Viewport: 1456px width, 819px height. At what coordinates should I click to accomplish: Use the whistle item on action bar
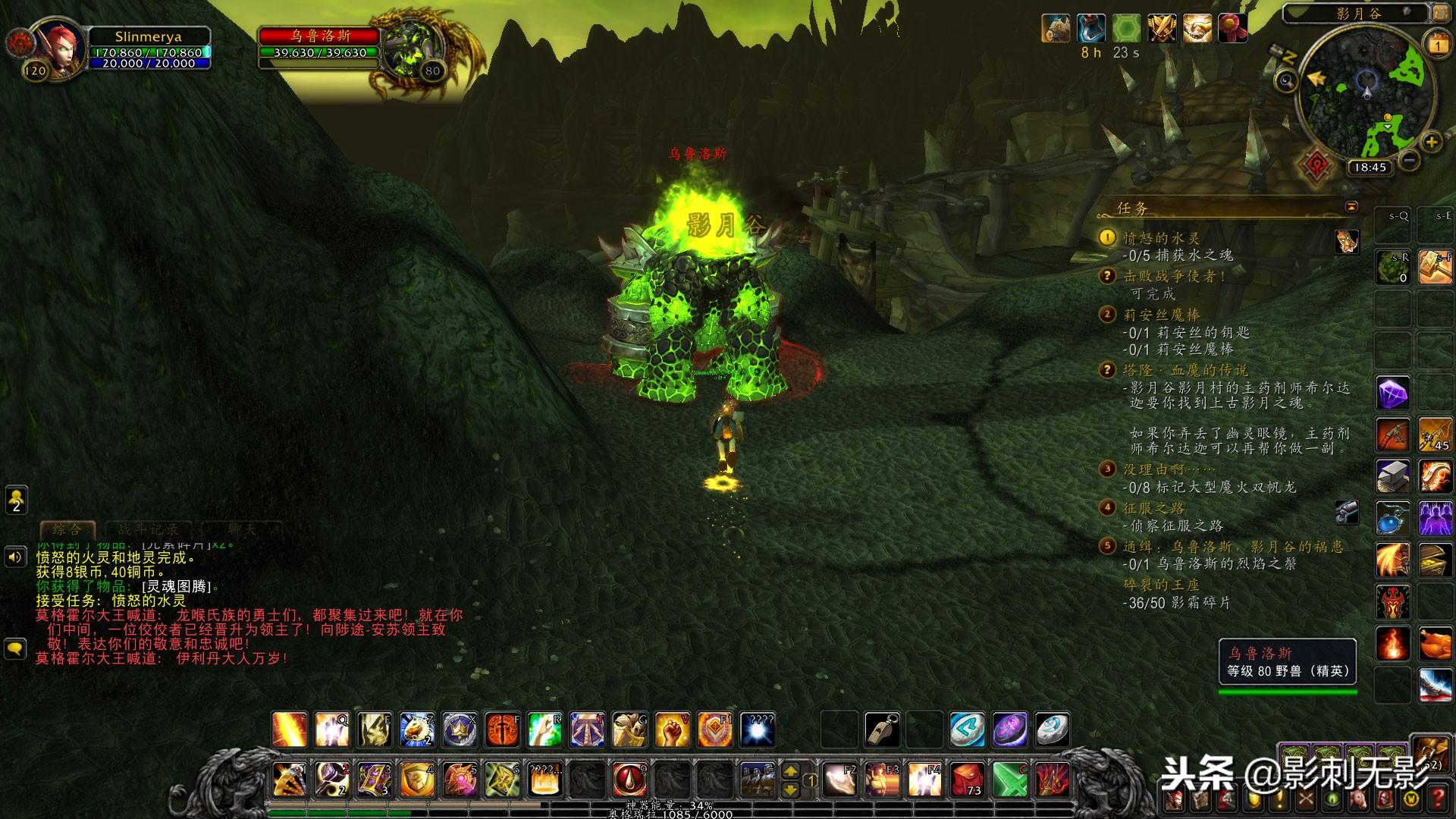click(882, 730)
